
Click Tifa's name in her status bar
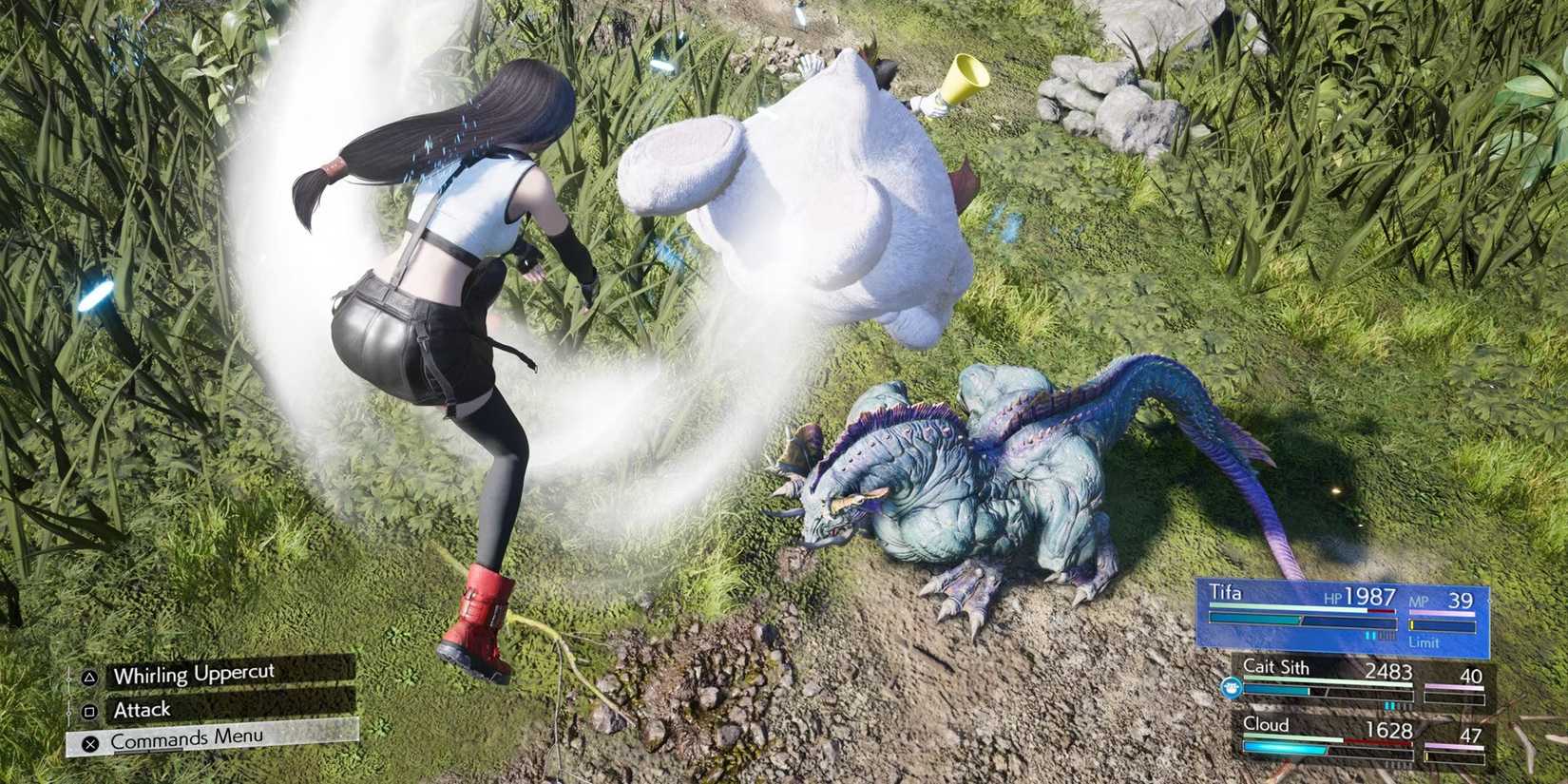click(1225, 593)
